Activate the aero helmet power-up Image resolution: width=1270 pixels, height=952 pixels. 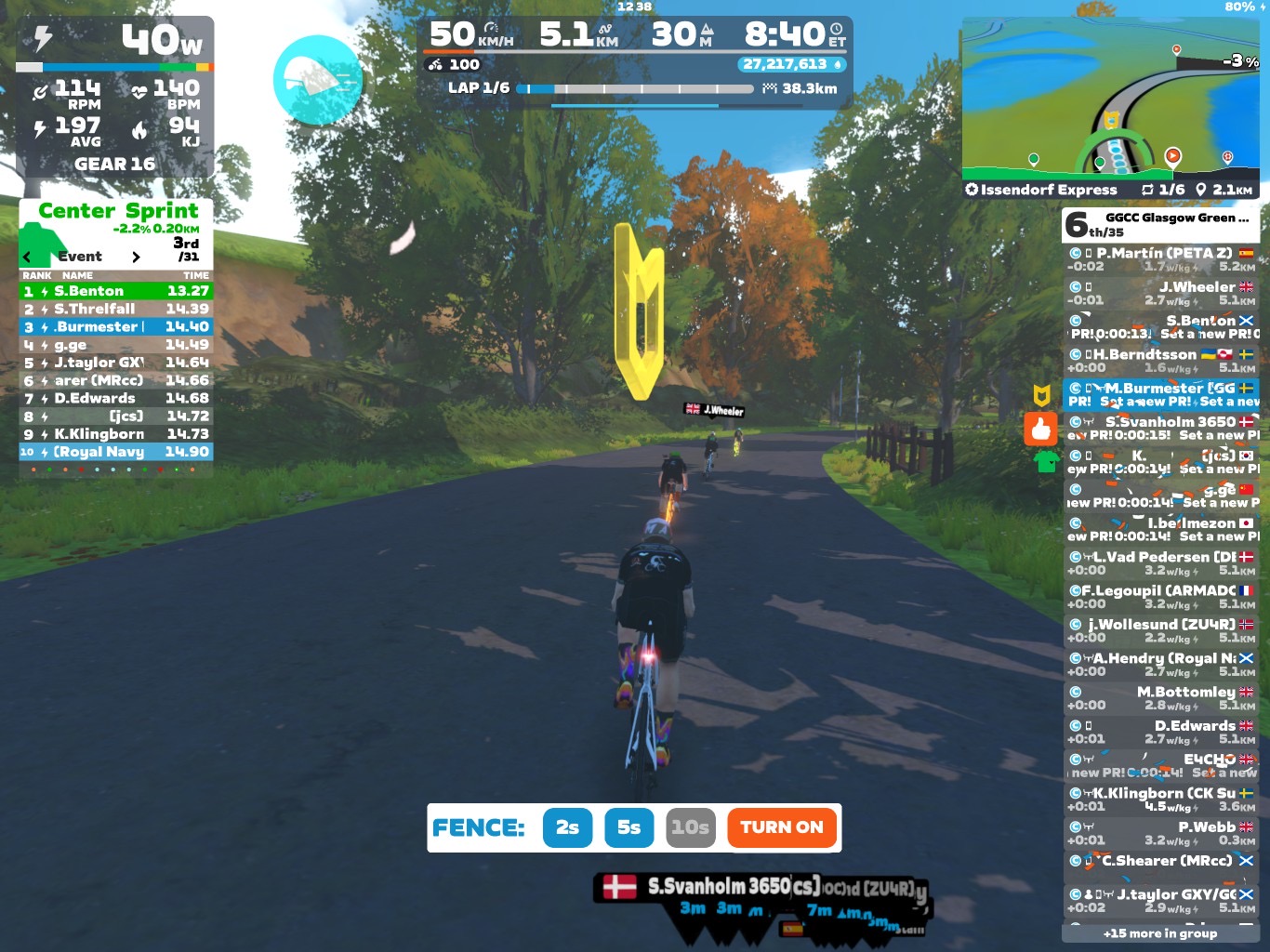click(318, 80)
